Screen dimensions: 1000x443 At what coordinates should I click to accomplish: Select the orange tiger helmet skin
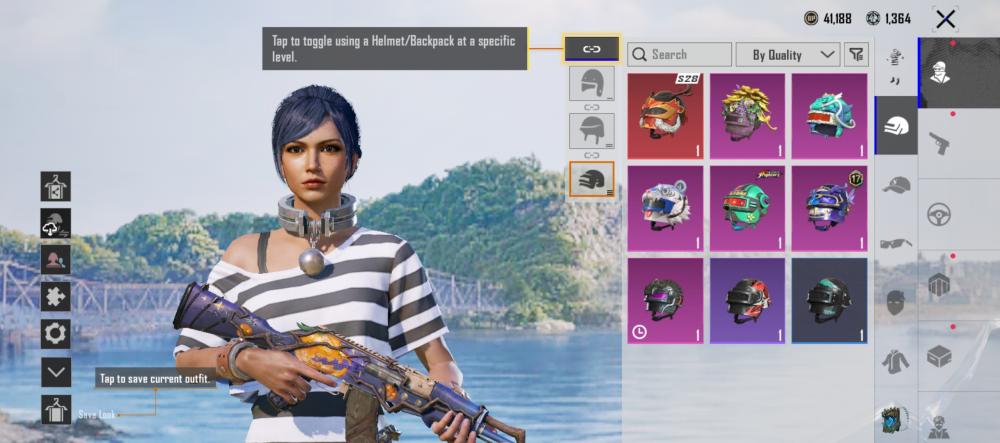coord(665,116)
